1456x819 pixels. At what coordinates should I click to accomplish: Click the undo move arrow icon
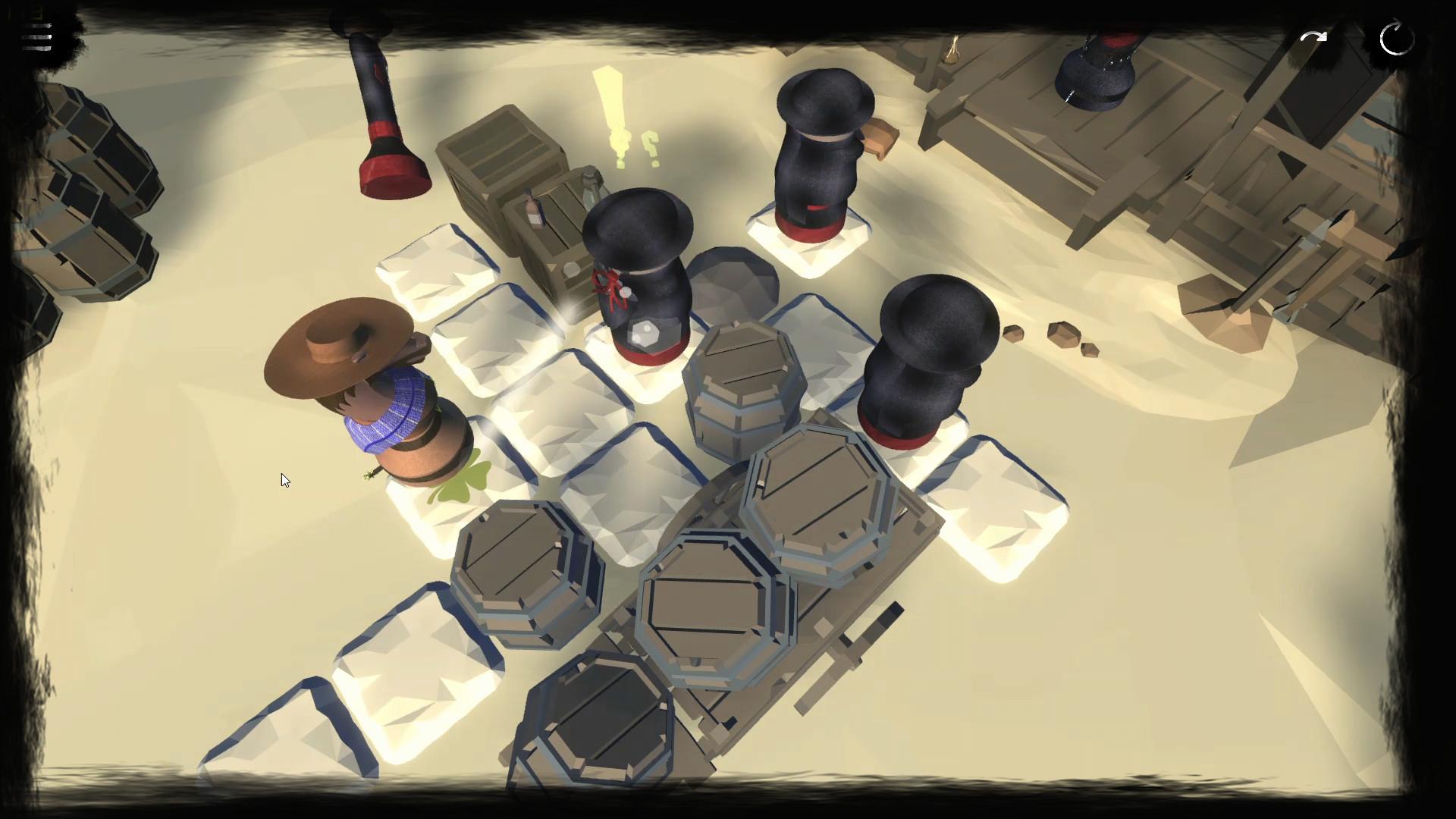(x=1313, y=35)
